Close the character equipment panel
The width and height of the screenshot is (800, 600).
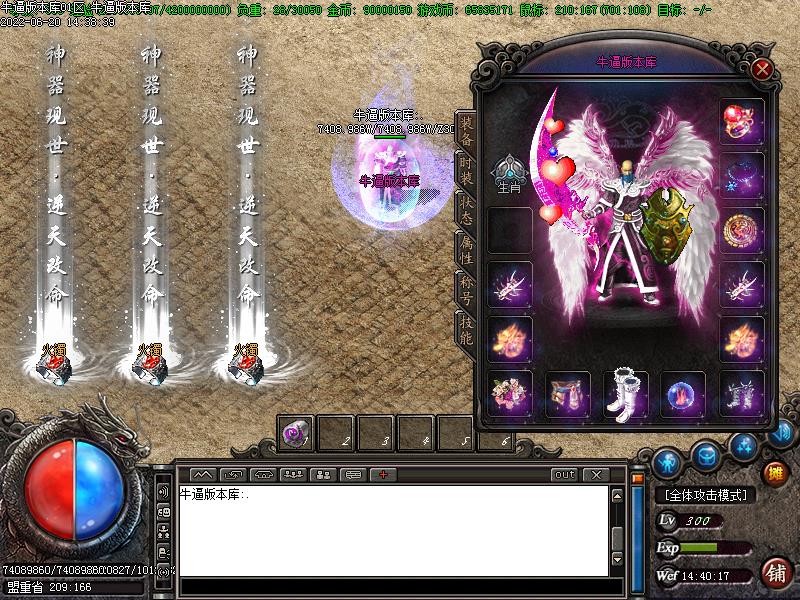pos(762,69)
